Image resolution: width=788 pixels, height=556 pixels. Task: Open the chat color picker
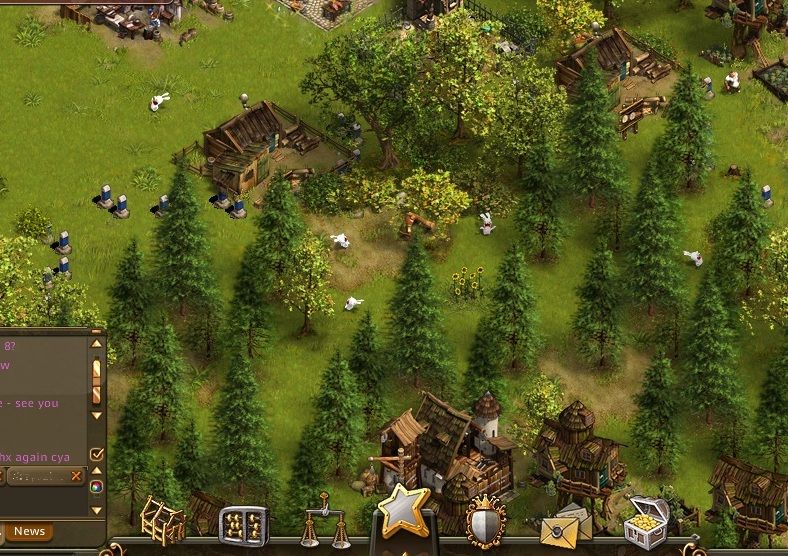point(97,486)
